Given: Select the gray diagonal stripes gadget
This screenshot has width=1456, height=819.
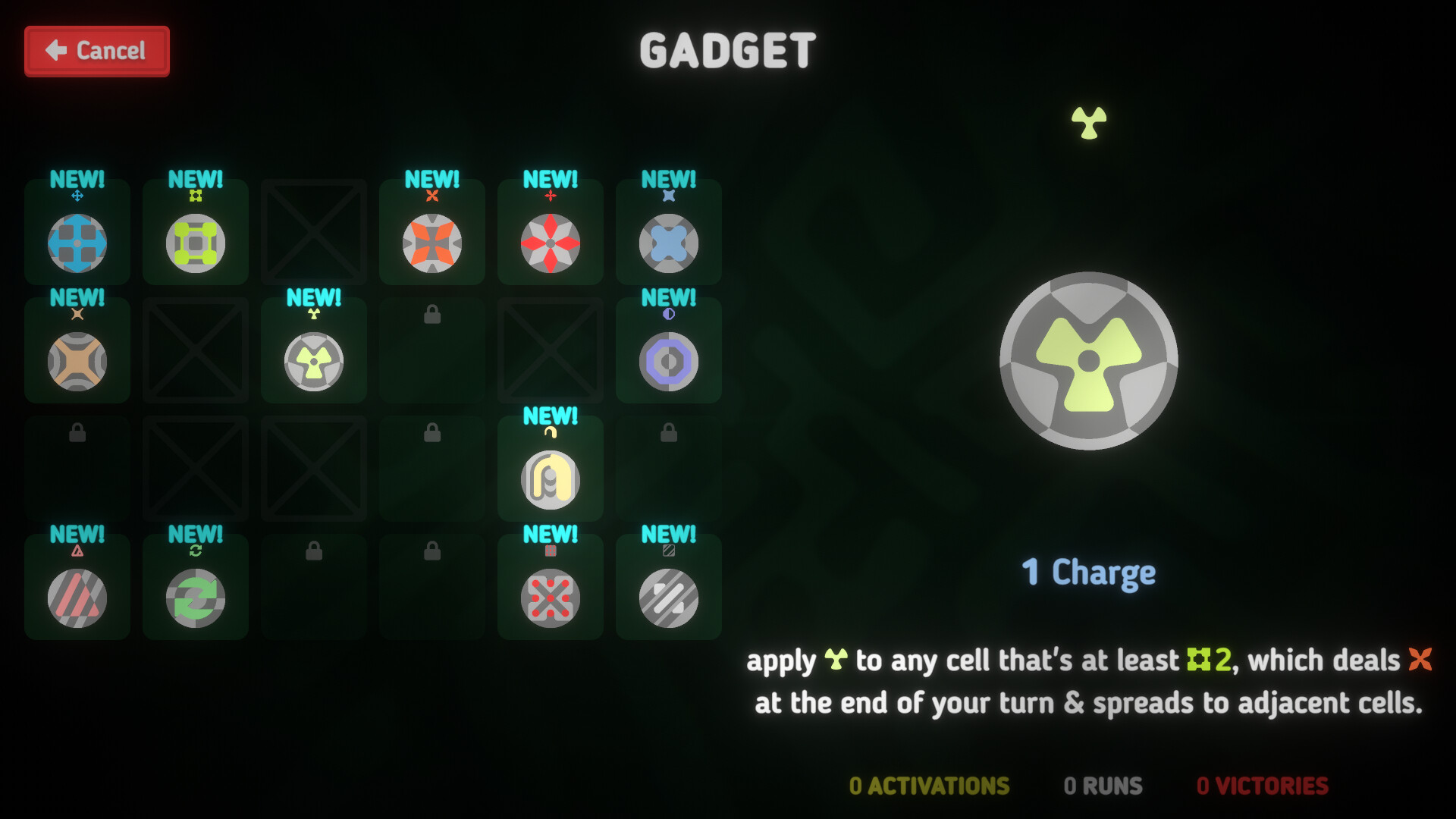Looking at the screenshot, I should coord(668,598).
